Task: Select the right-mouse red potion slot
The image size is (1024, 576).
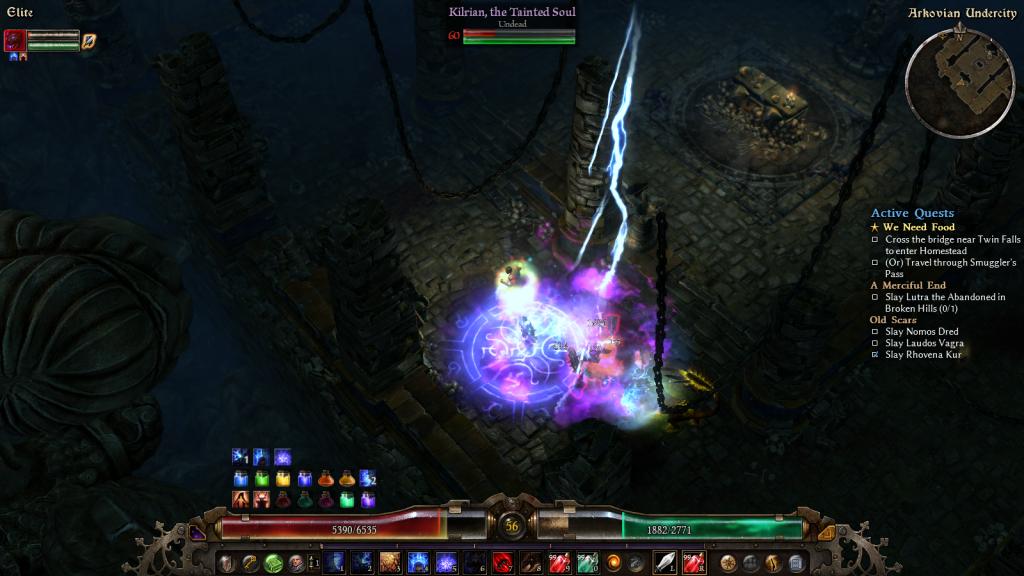Action: pyautogui.click(x=694, y=562)
